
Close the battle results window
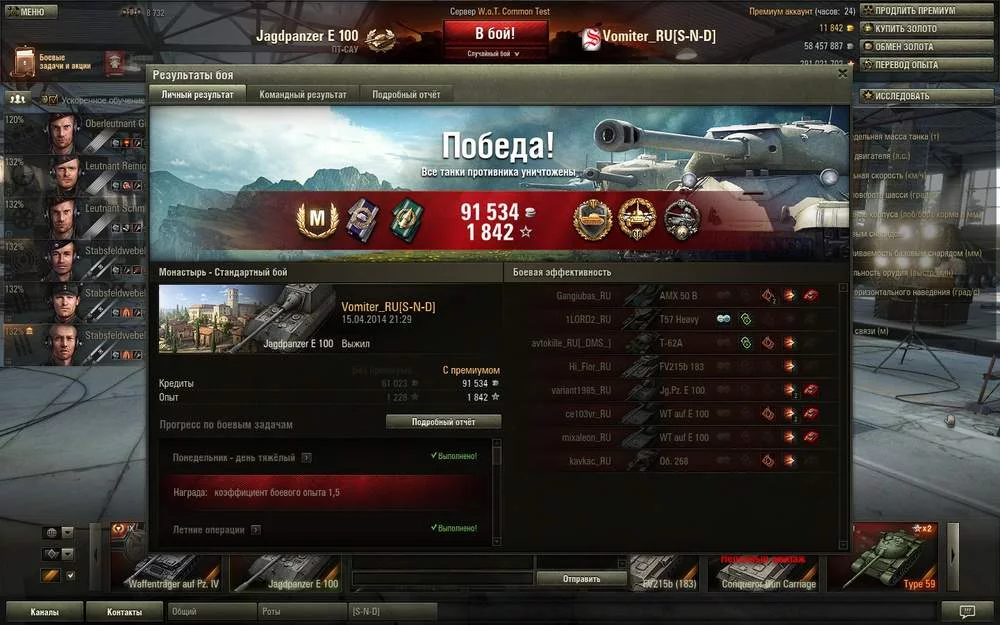[x=842, y=73]
